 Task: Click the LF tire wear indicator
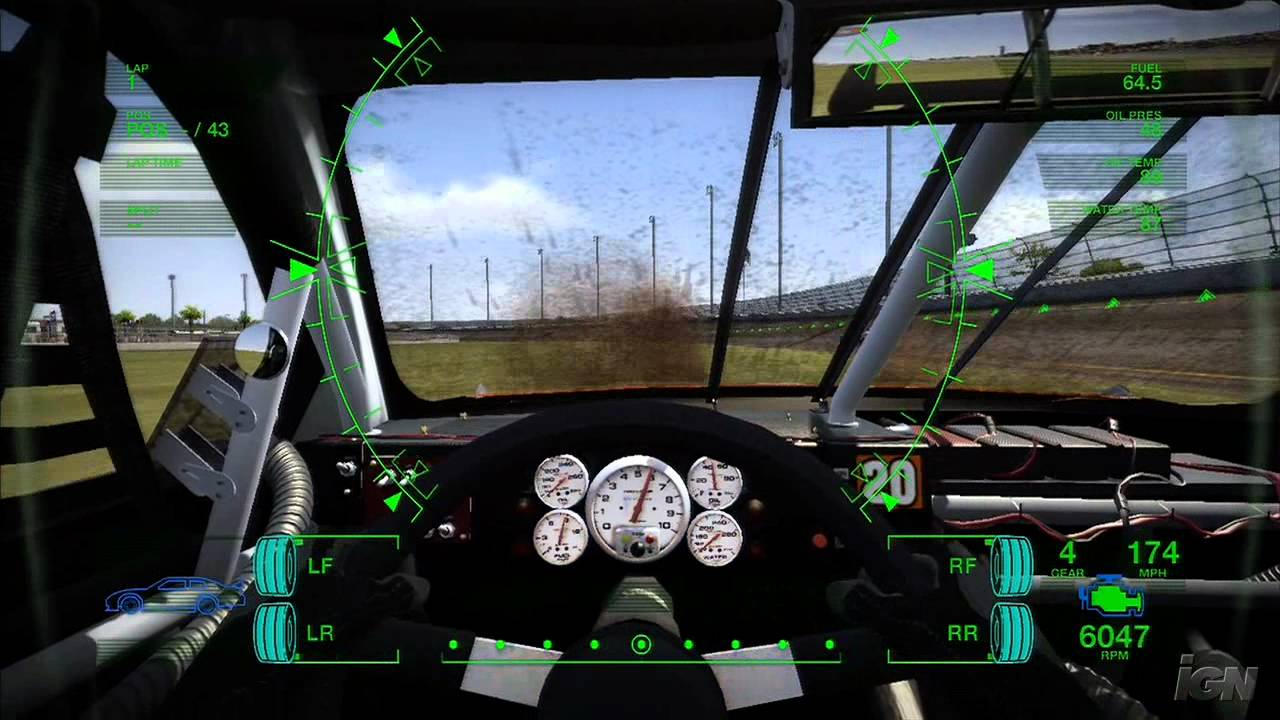(x=277, y=563)
